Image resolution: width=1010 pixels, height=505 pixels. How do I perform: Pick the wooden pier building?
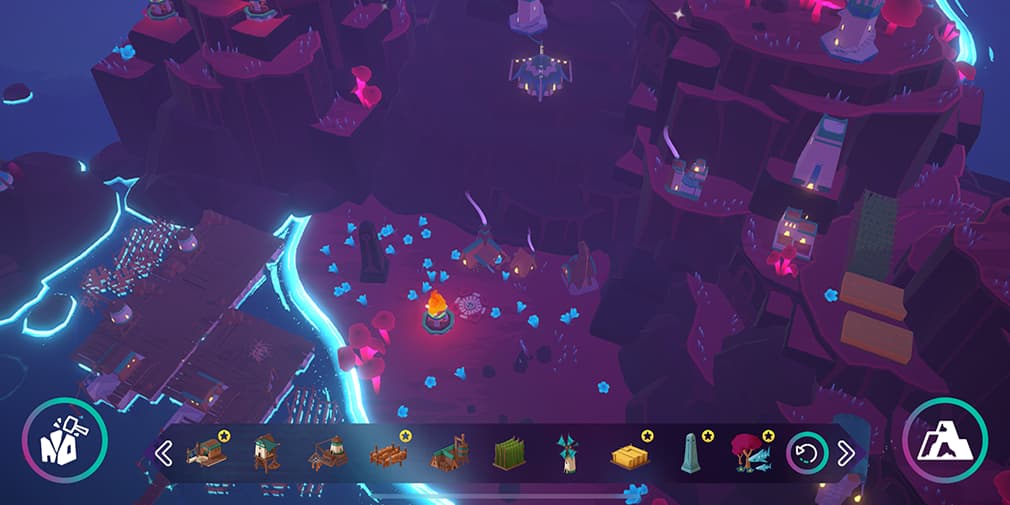tap(388, 455)
